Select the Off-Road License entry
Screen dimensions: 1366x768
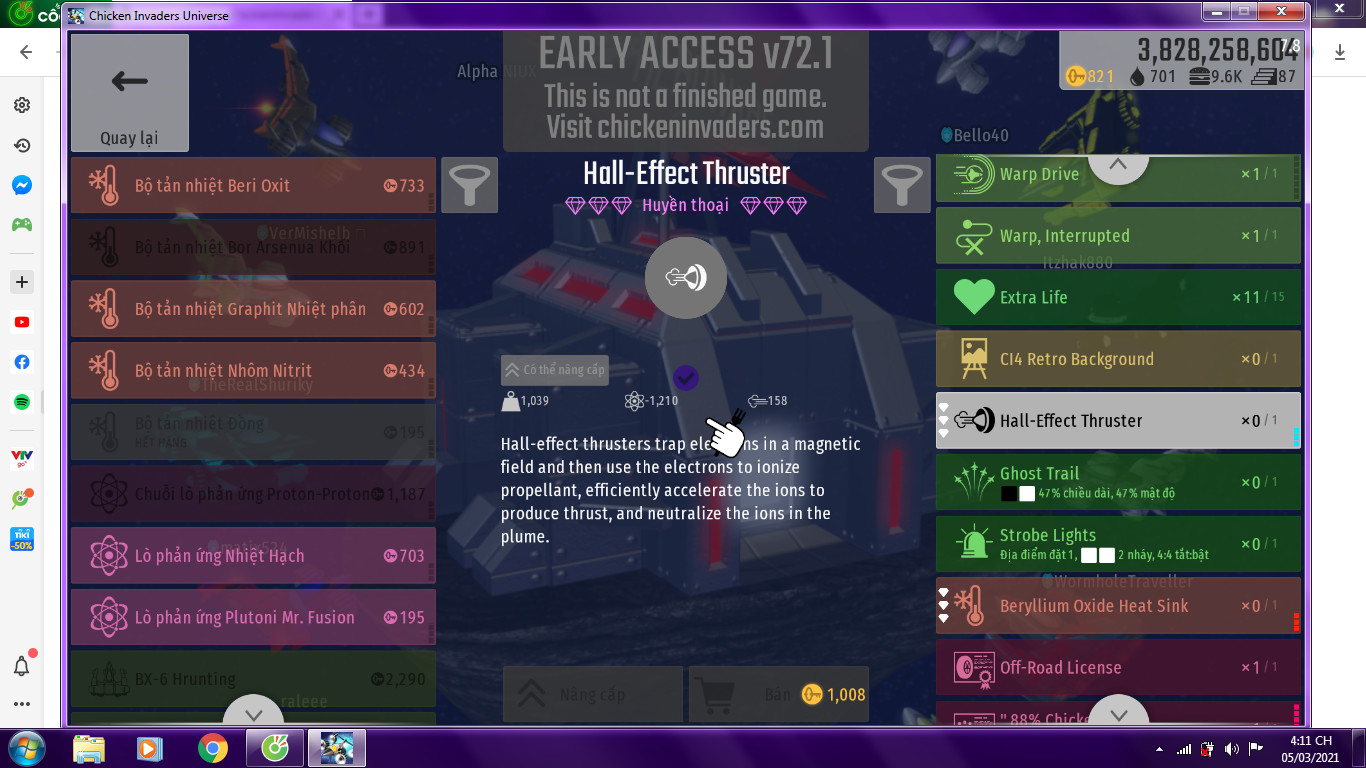tap(1117, 667)
